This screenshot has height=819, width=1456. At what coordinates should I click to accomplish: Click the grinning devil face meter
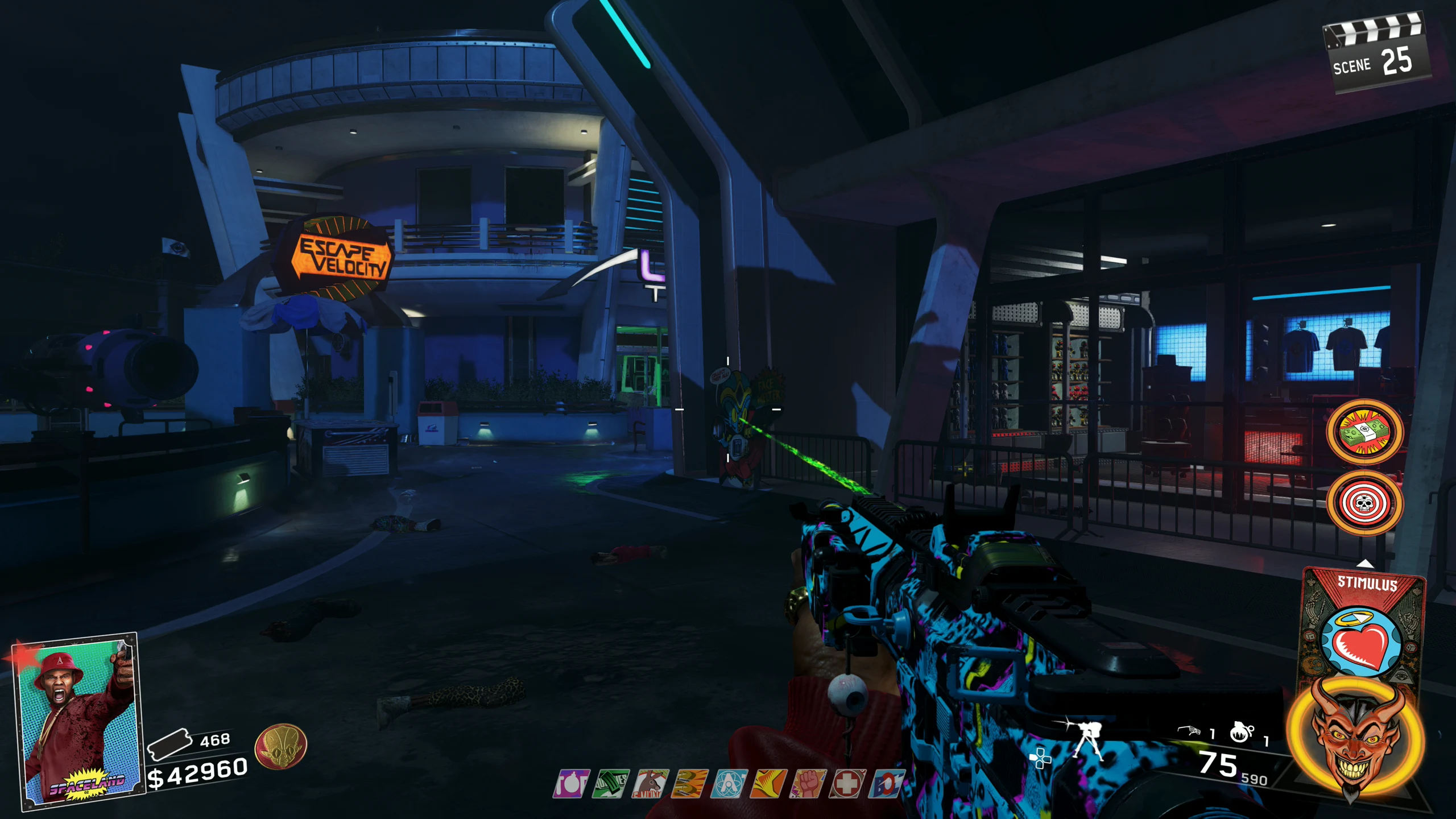1356,738
